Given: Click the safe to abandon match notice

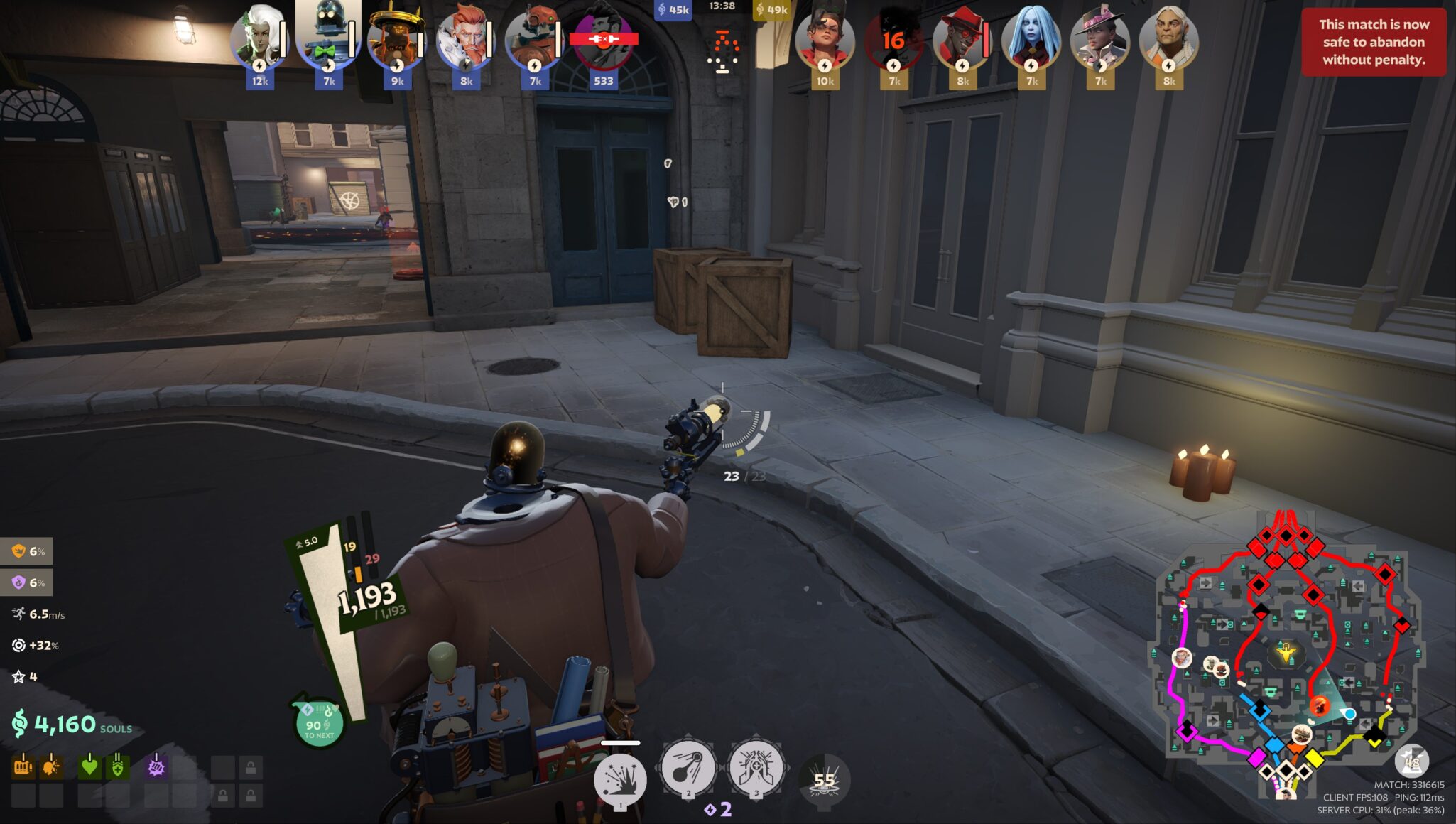Looking at the screenshot, I should click(x=1373, y=42).
